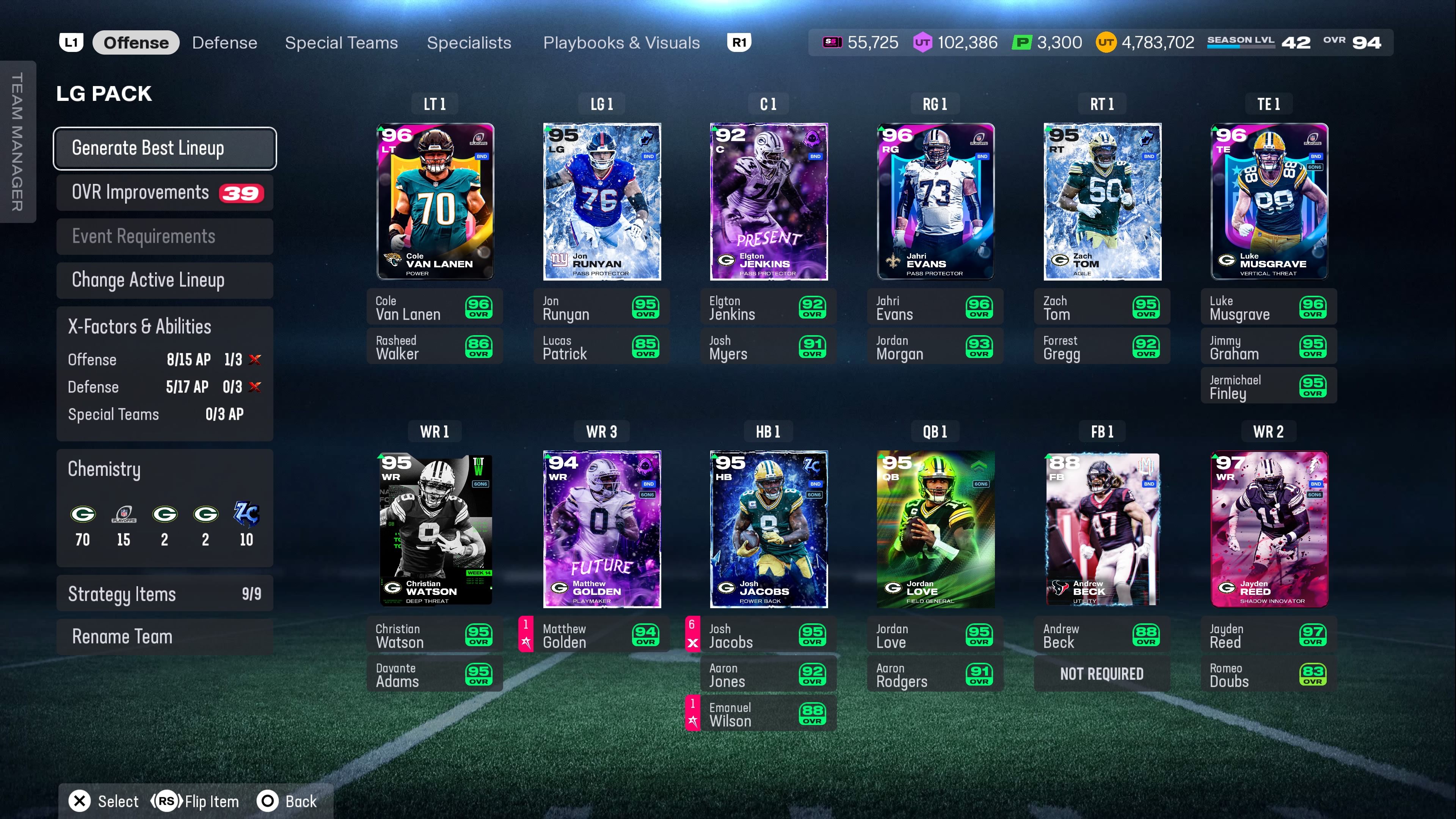Screen dimensions: 1456x819
Task: Choose Davante Adams backup row
Action: coord(435,674)
